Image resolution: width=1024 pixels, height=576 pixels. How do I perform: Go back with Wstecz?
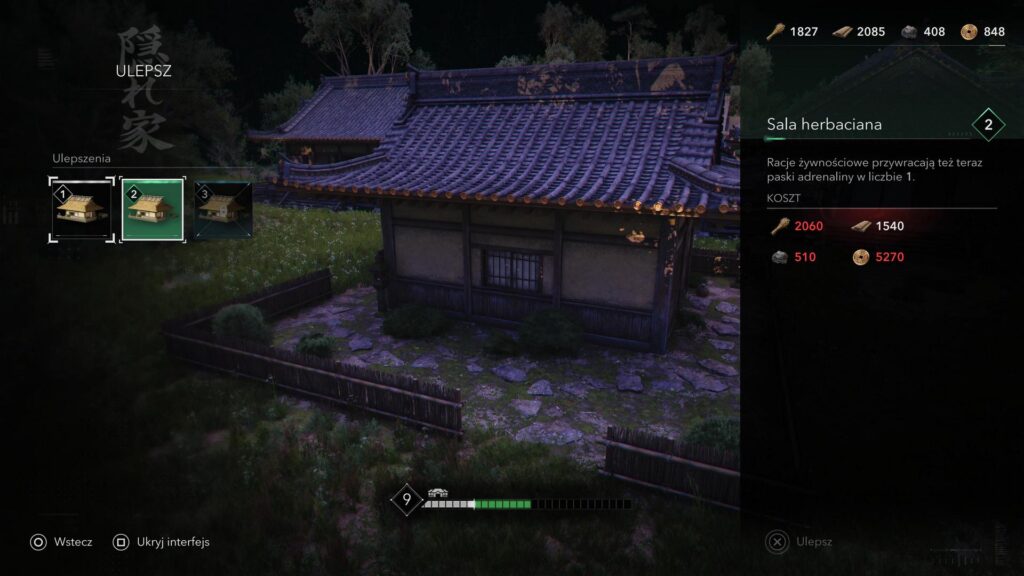(x=61, y=542)
